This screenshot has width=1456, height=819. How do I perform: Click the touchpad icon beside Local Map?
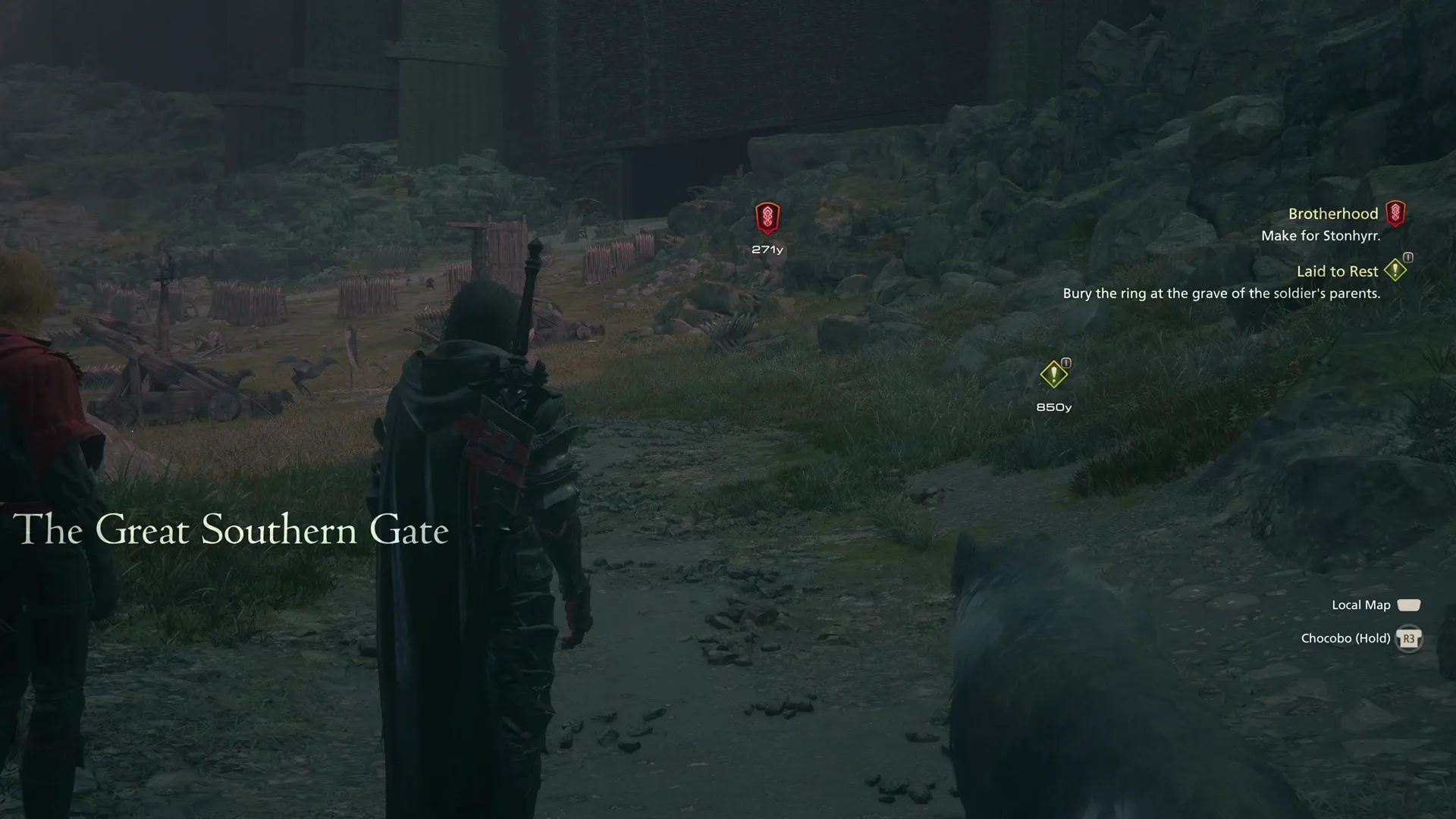pos(1409,604)
